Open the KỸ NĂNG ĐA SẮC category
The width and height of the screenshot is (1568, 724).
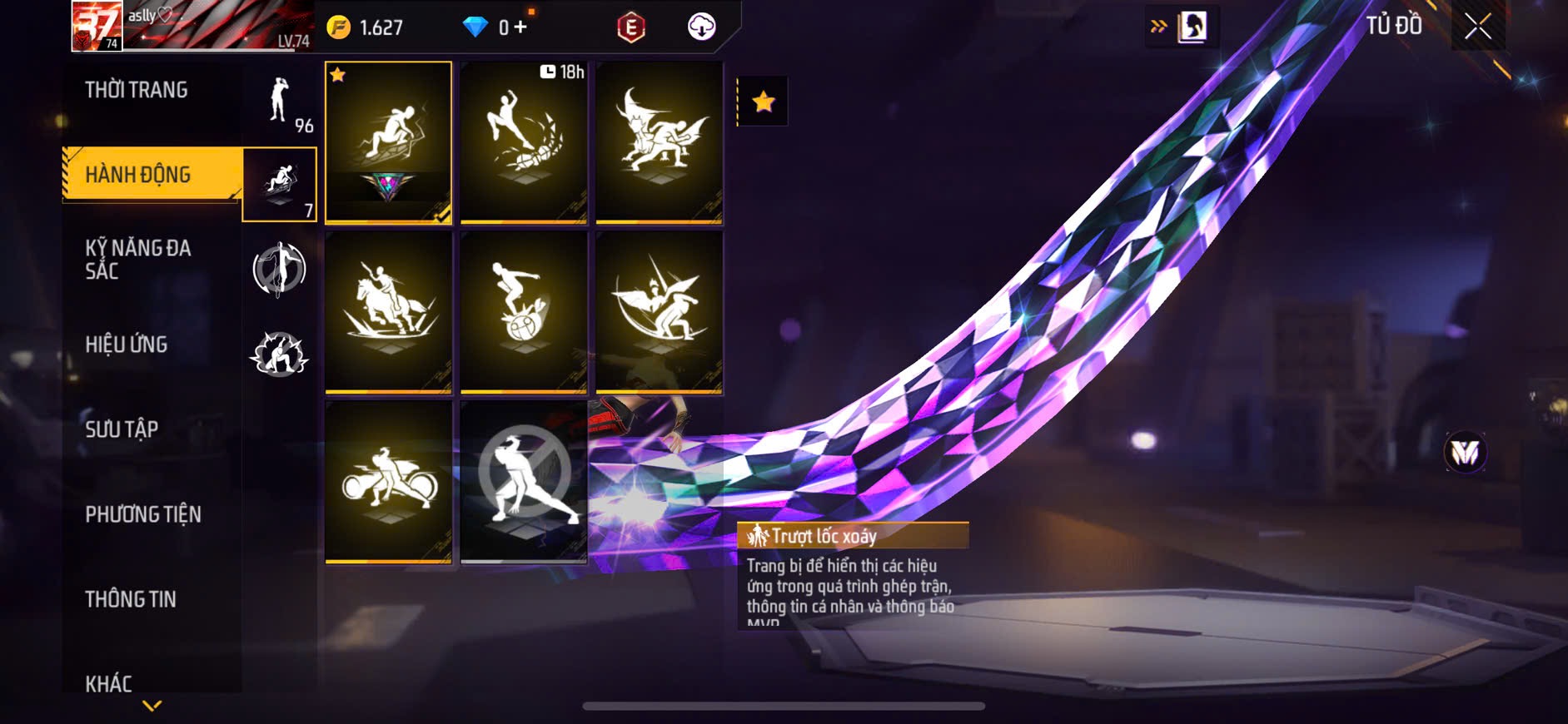point(138,260)
